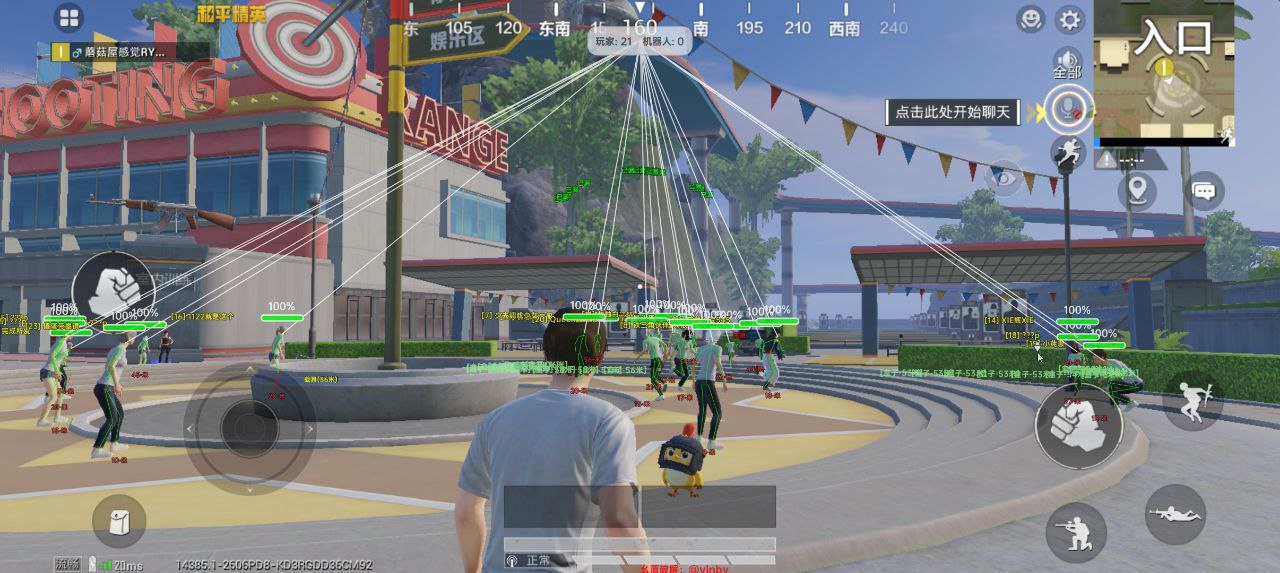The image size is (1280, 573).
Task: Toggle the eye free-look button
Action: (1004, 180)
